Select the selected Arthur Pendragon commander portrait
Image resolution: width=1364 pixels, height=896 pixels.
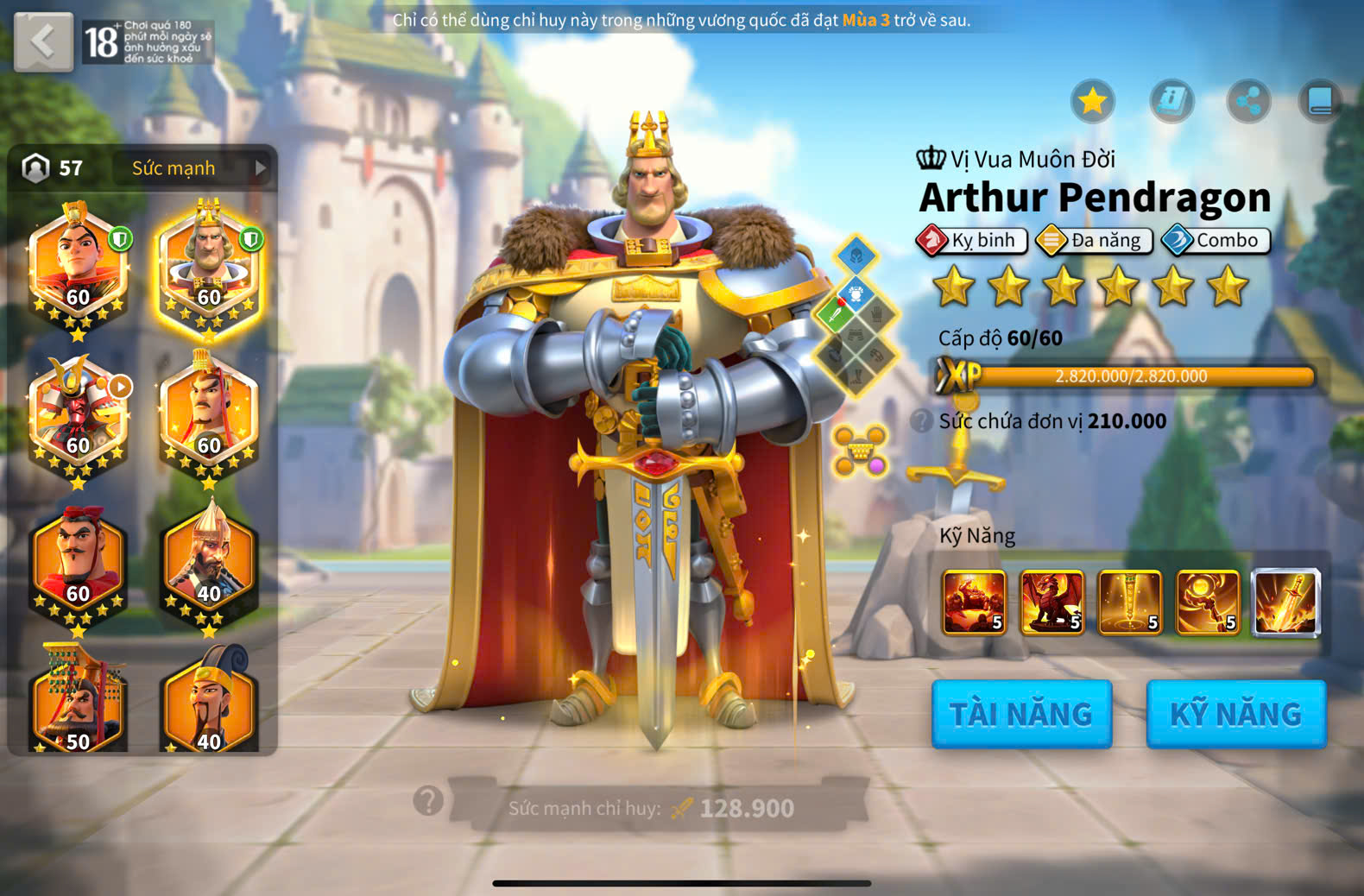pos(209,268)
